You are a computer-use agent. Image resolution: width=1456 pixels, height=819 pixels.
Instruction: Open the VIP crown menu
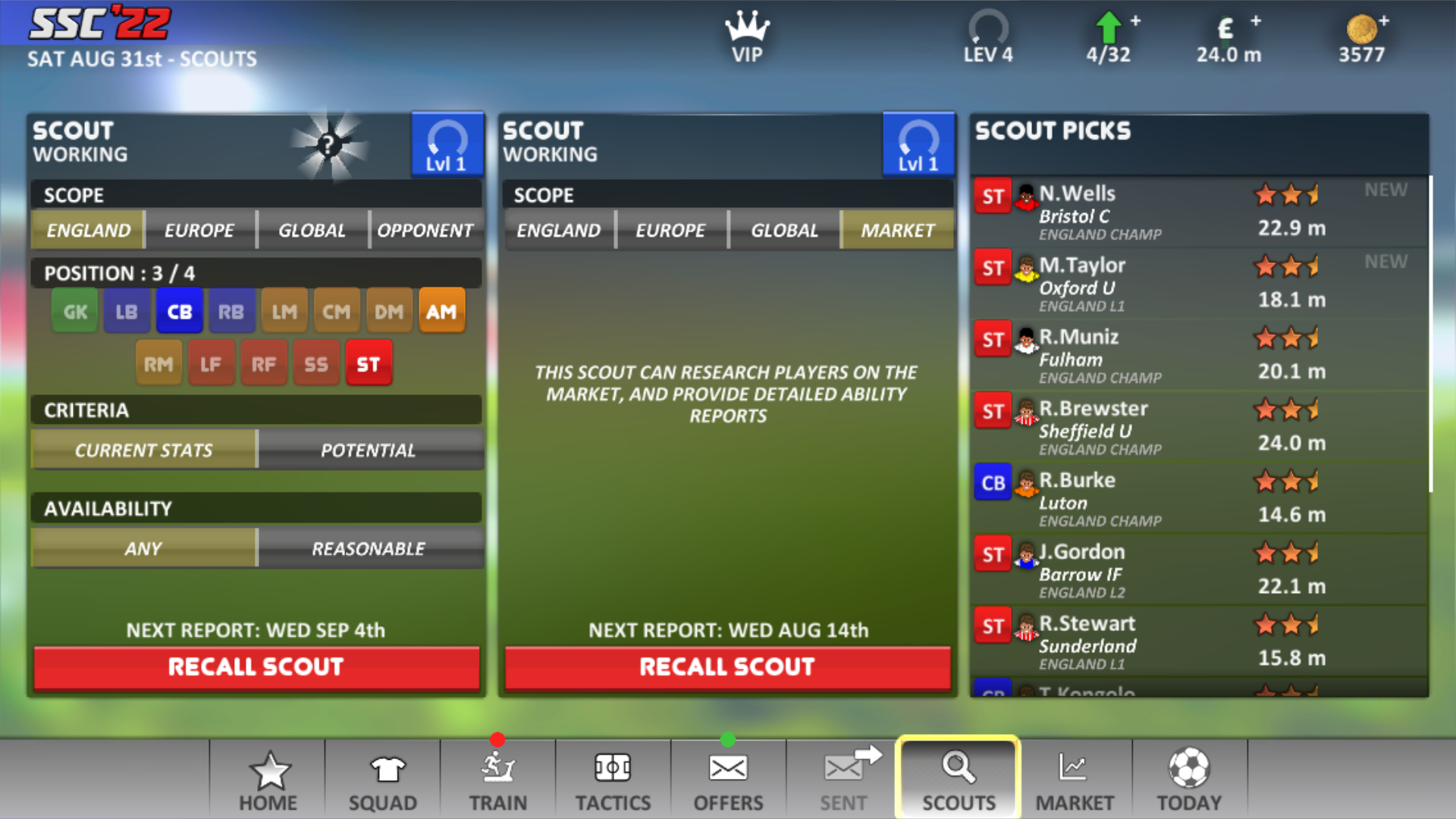(747, 38)
